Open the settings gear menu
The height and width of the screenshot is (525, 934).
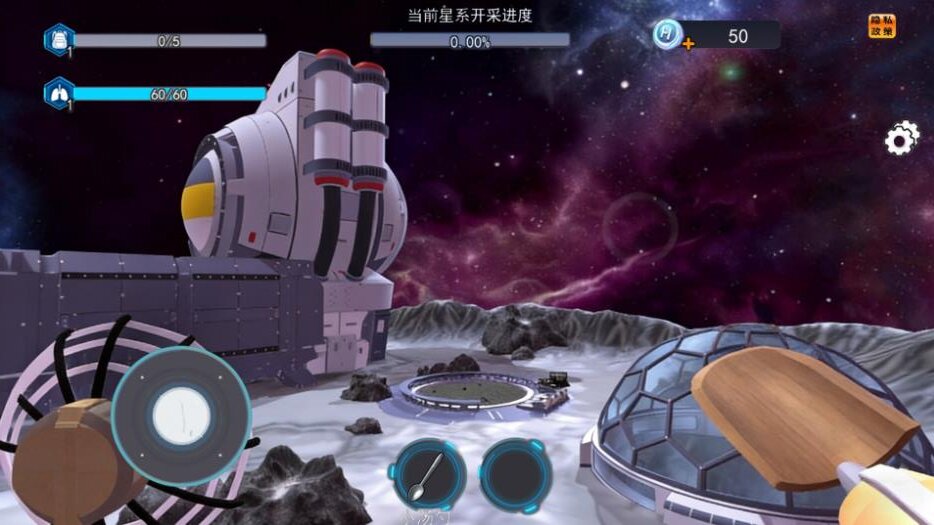(902, 139)
